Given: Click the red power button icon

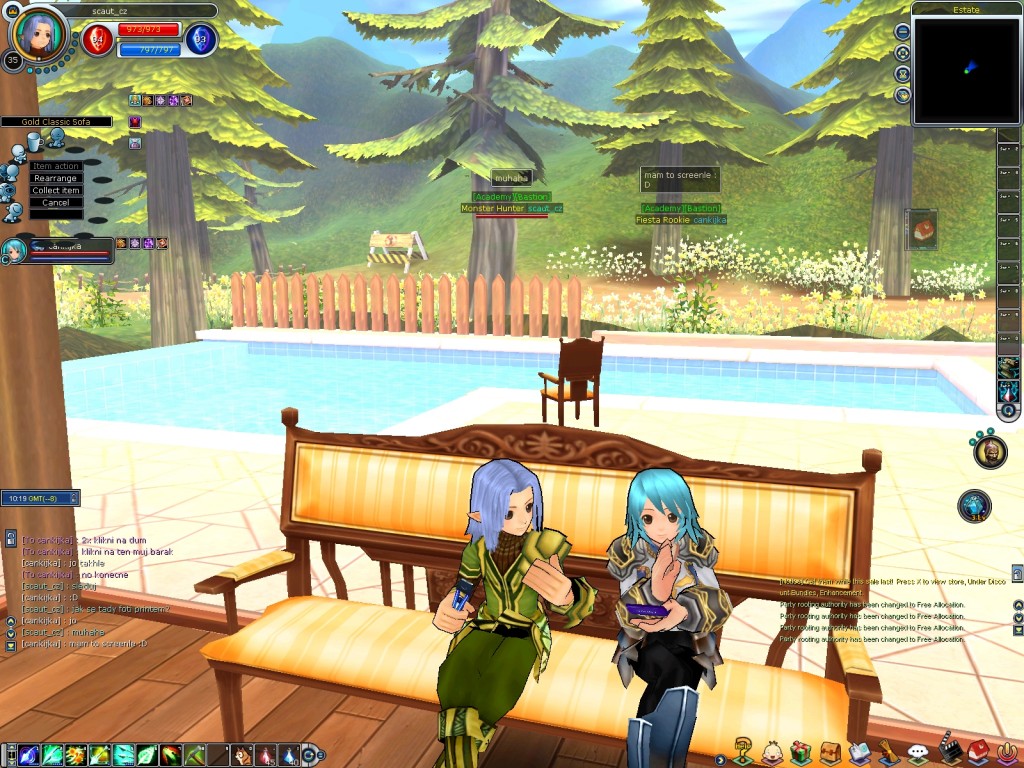Looking at the screenshot, I should [1007, 751].
